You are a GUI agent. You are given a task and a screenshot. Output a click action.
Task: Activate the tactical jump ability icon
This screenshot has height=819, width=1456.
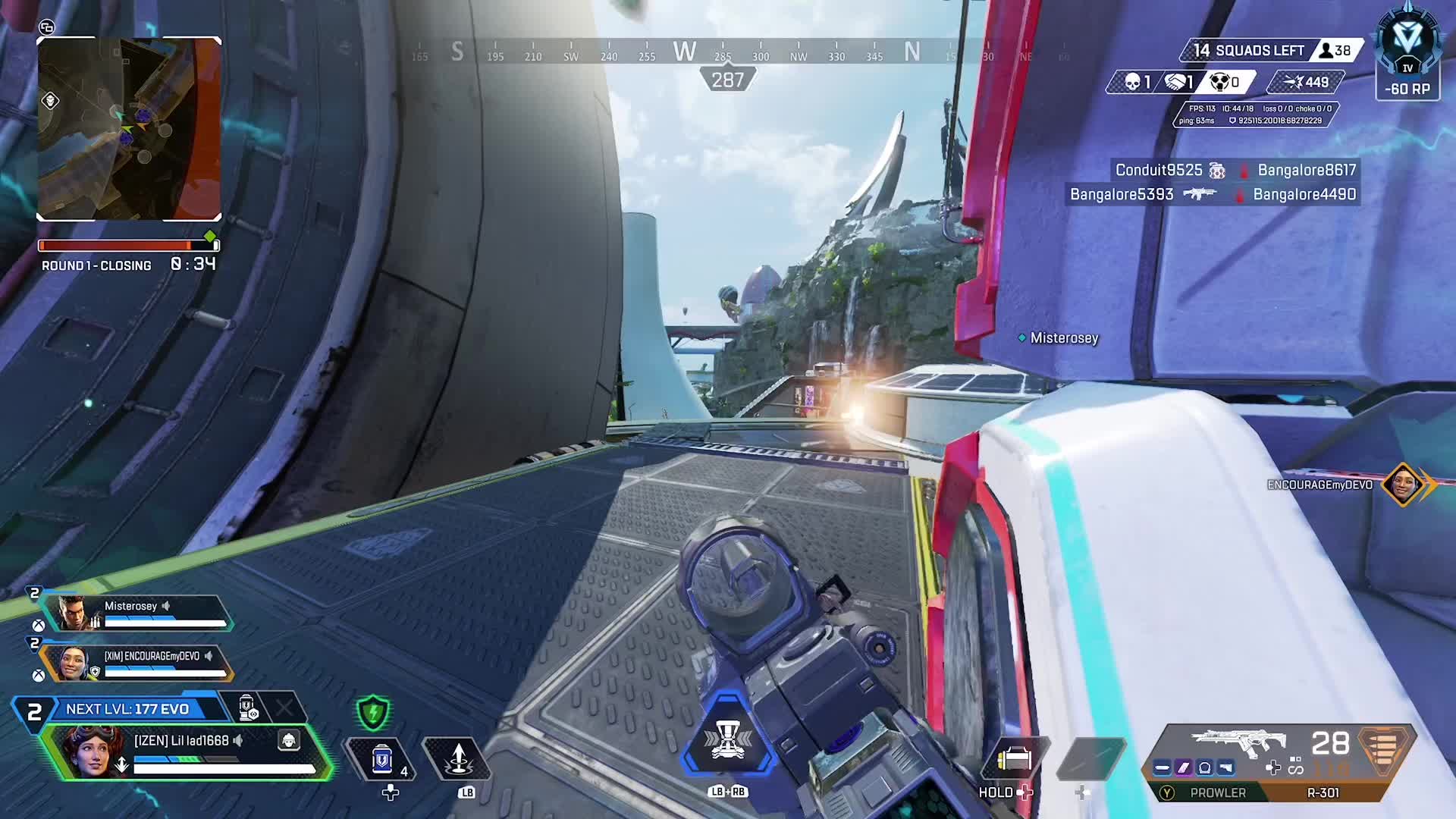458,758
